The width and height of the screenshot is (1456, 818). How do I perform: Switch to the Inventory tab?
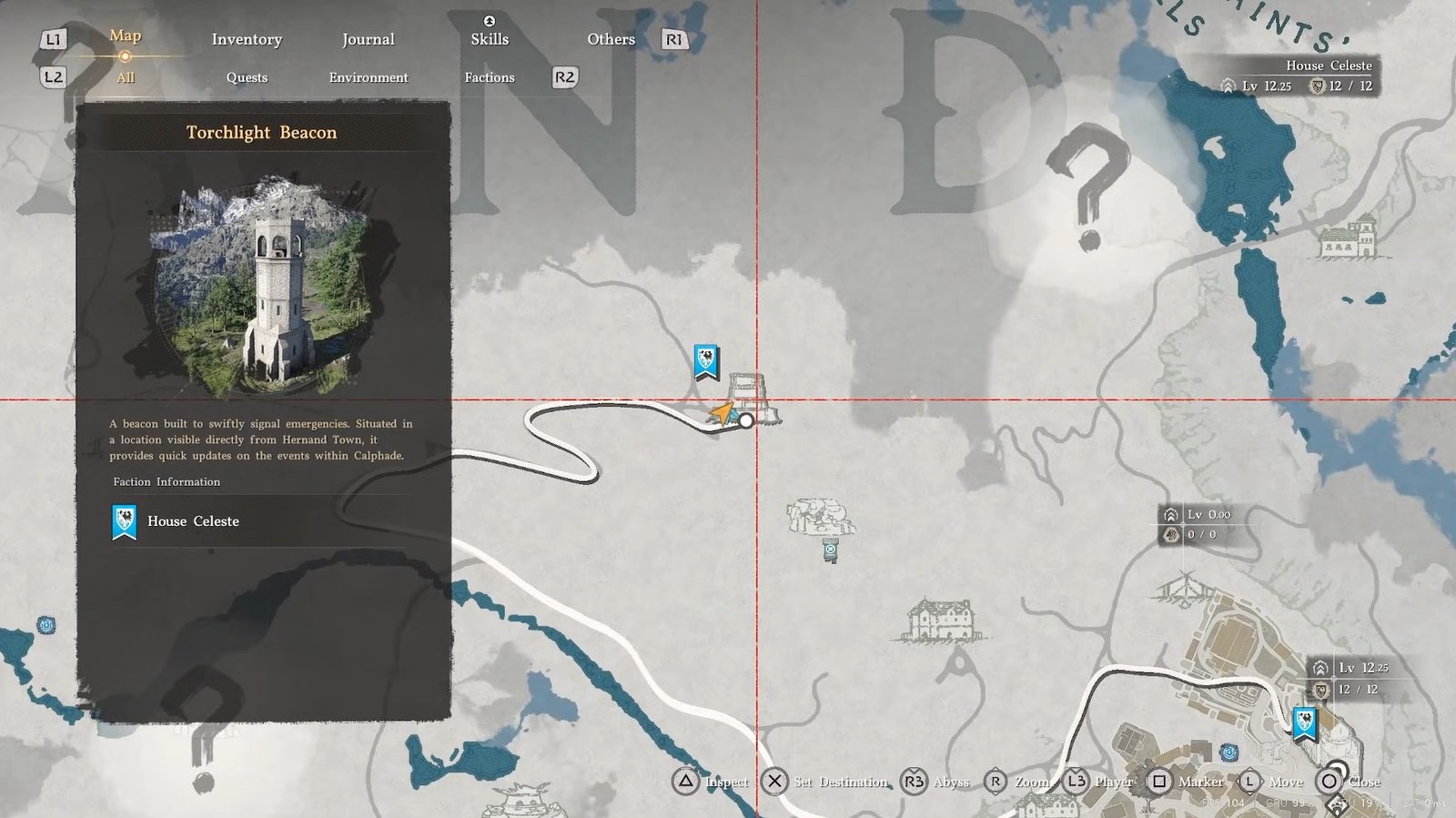[247, 39]
